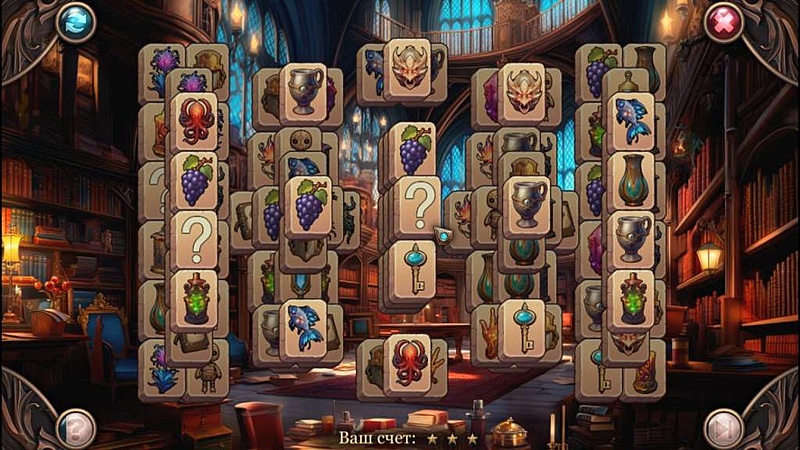Click the skip-forward arrow button
The height and width of the screenshot is (450, 800).
tap(723, 428)
